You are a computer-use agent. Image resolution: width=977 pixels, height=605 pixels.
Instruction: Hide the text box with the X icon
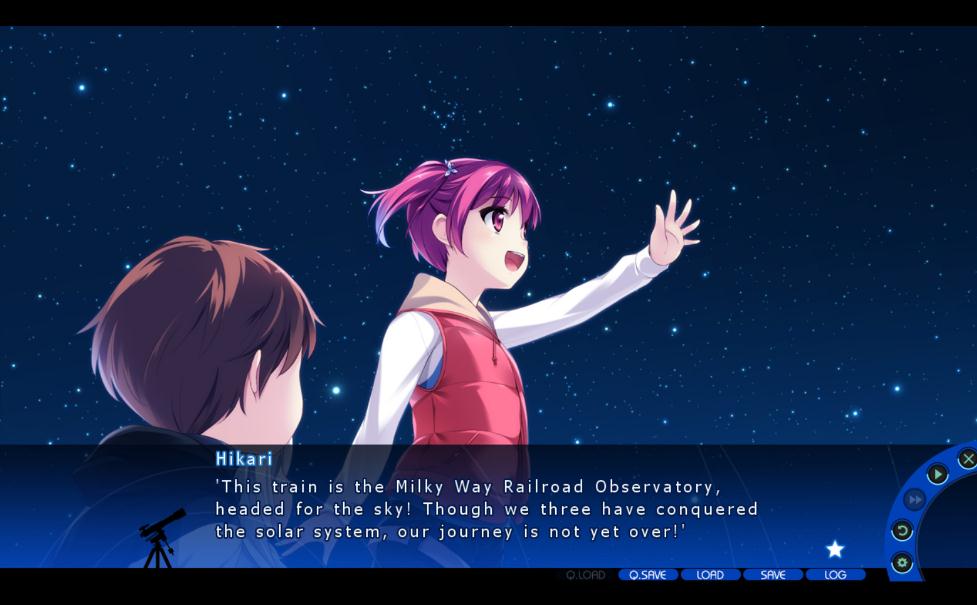(967, 458)
